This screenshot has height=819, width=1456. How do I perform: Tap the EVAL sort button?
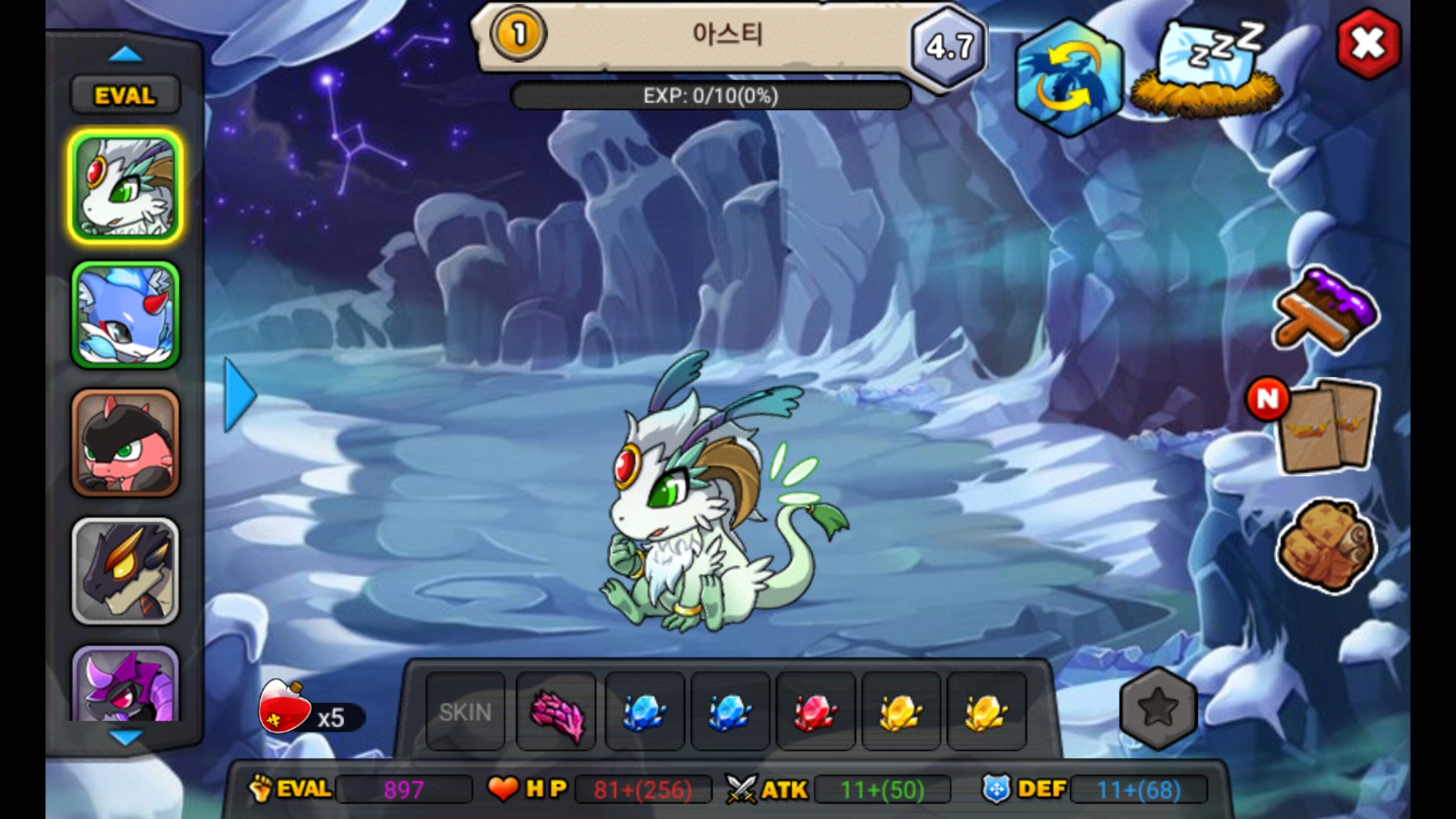click(125, 96)
